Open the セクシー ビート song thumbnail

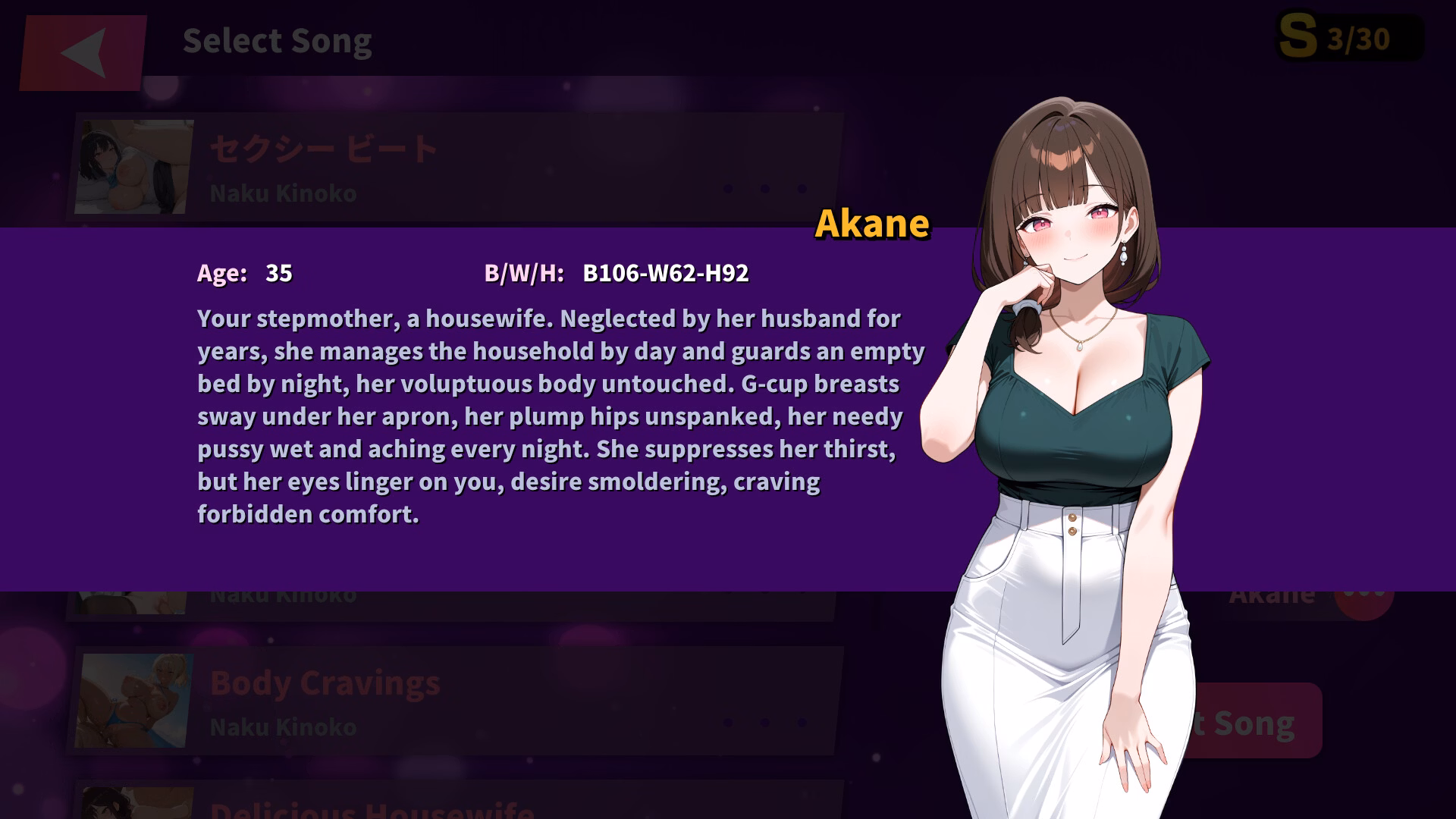[x=134, y=168]
